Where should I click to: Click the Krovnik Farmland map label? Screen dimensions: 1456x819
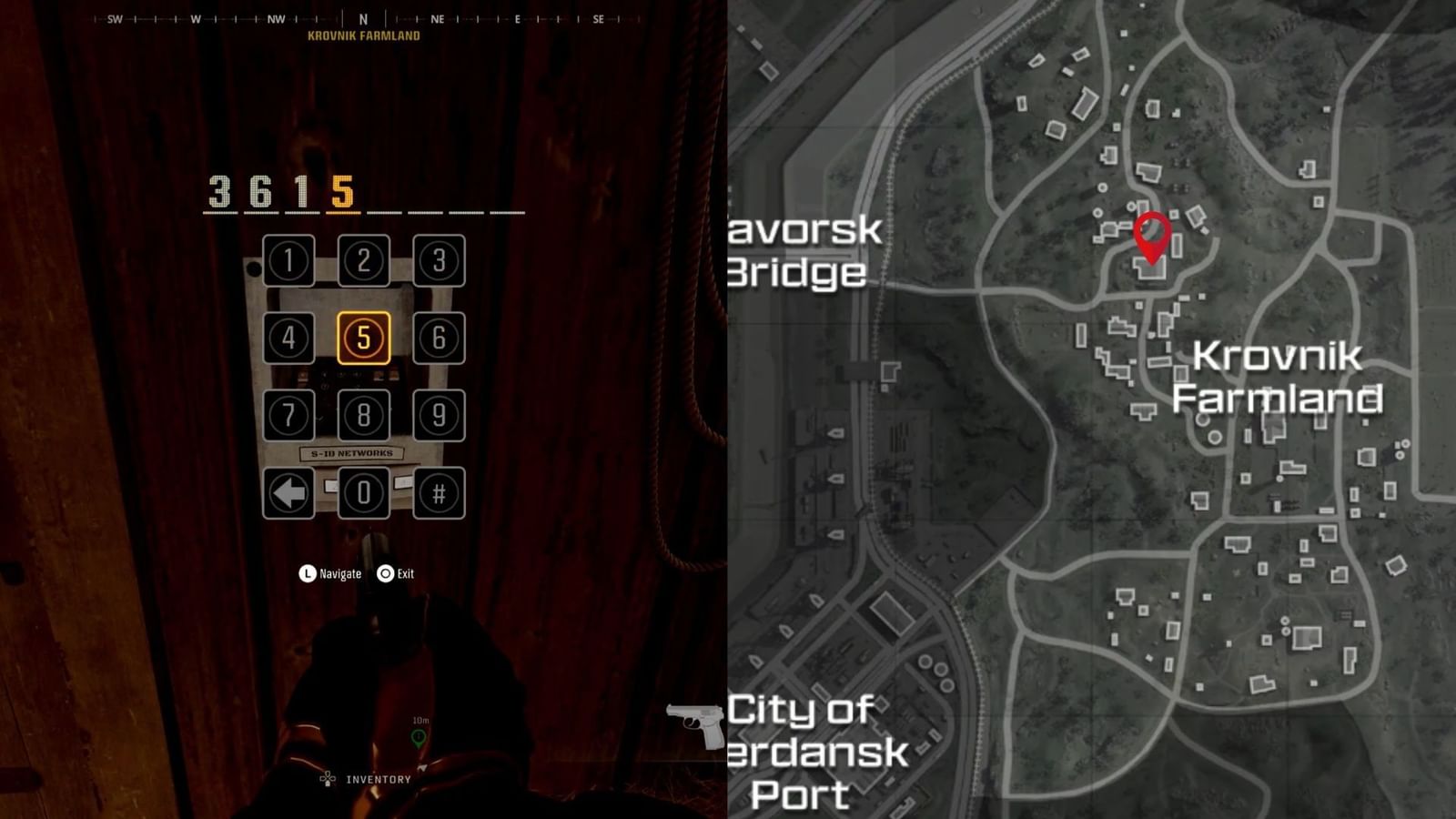tap(1278, 377)
